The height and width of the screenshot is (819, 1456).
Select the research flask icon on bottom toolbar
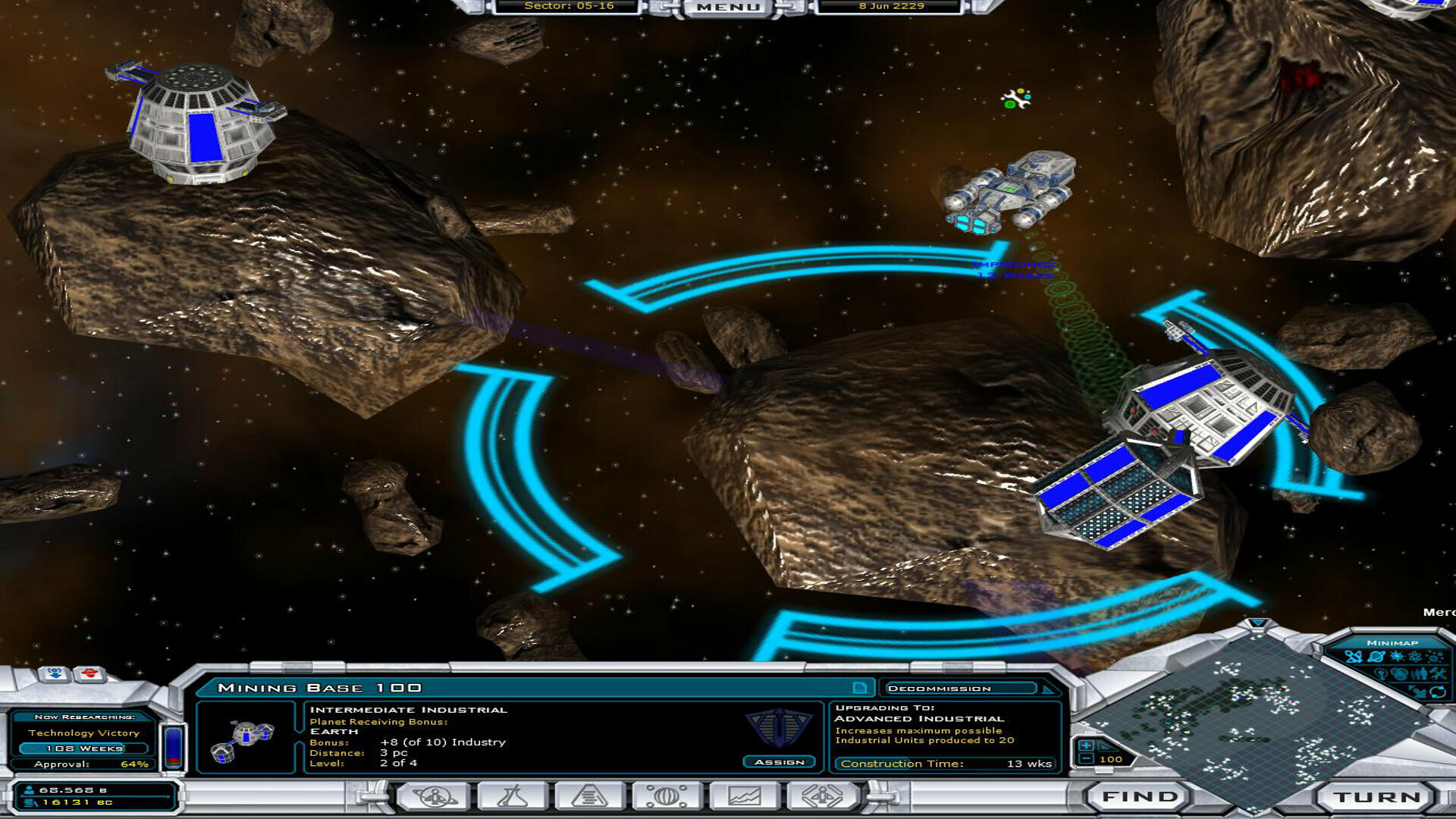tap(512, 797)
